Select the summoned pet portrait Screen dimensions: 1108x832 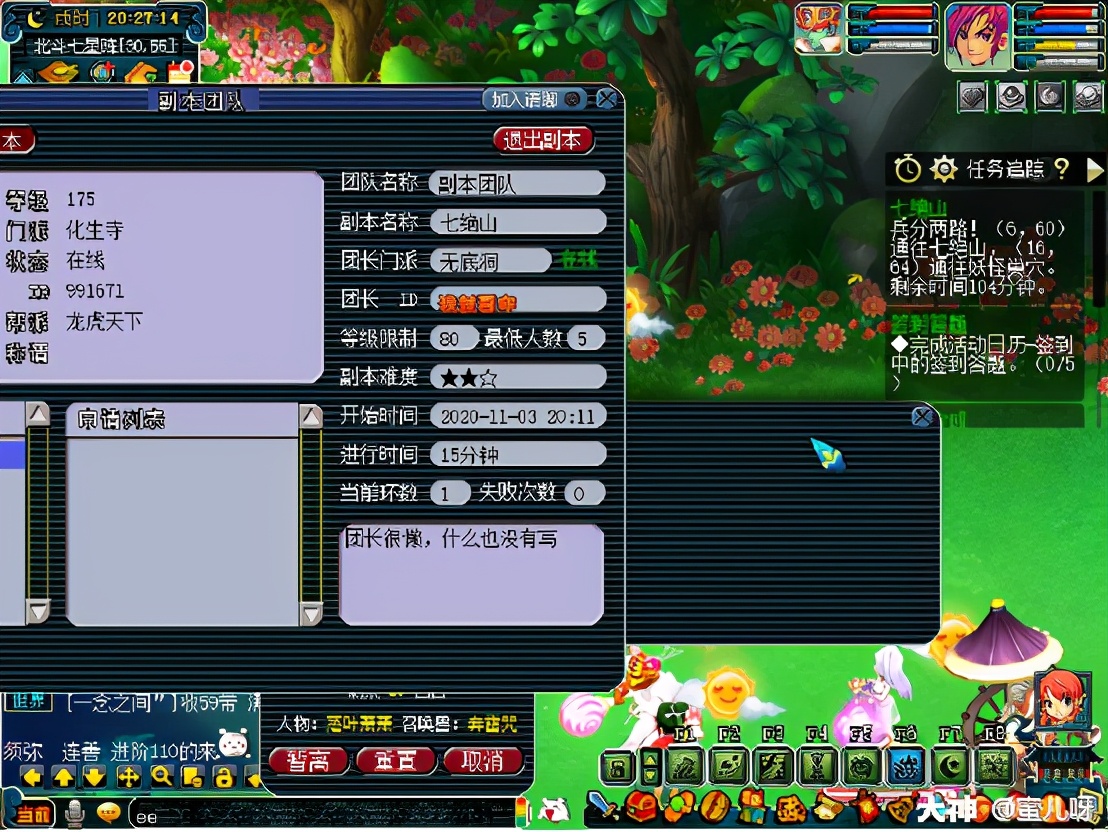tap(819, 30)
